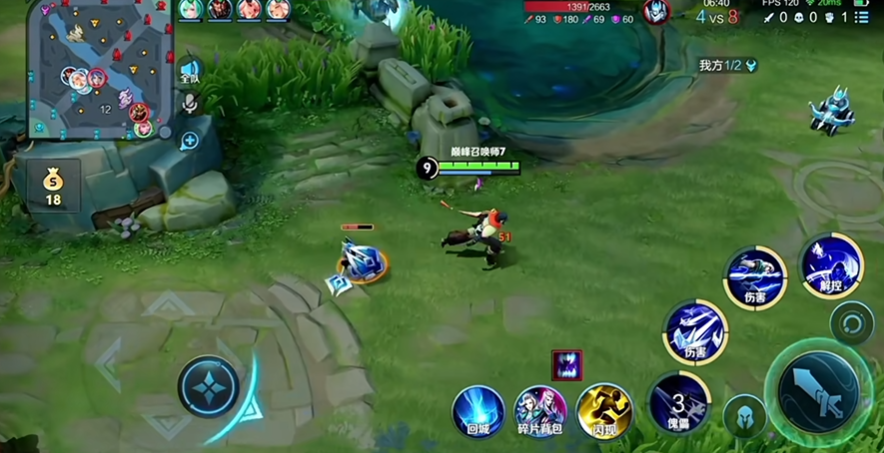This screenshot has height=453, width=884.
Task: Toggle the muted microphone icon
Action: pos(189,103)
